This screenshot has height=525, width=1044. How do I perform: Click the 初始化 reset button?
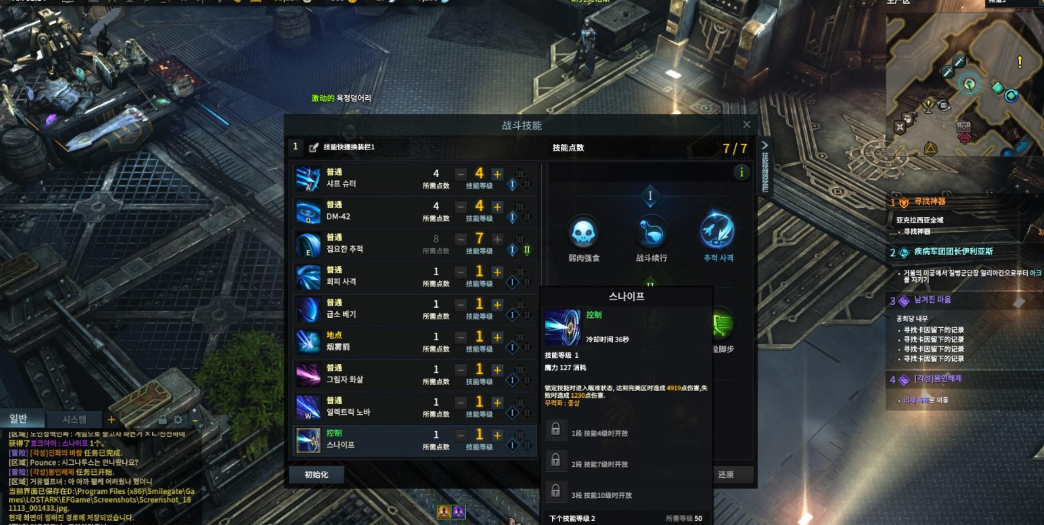coord(316,475)
